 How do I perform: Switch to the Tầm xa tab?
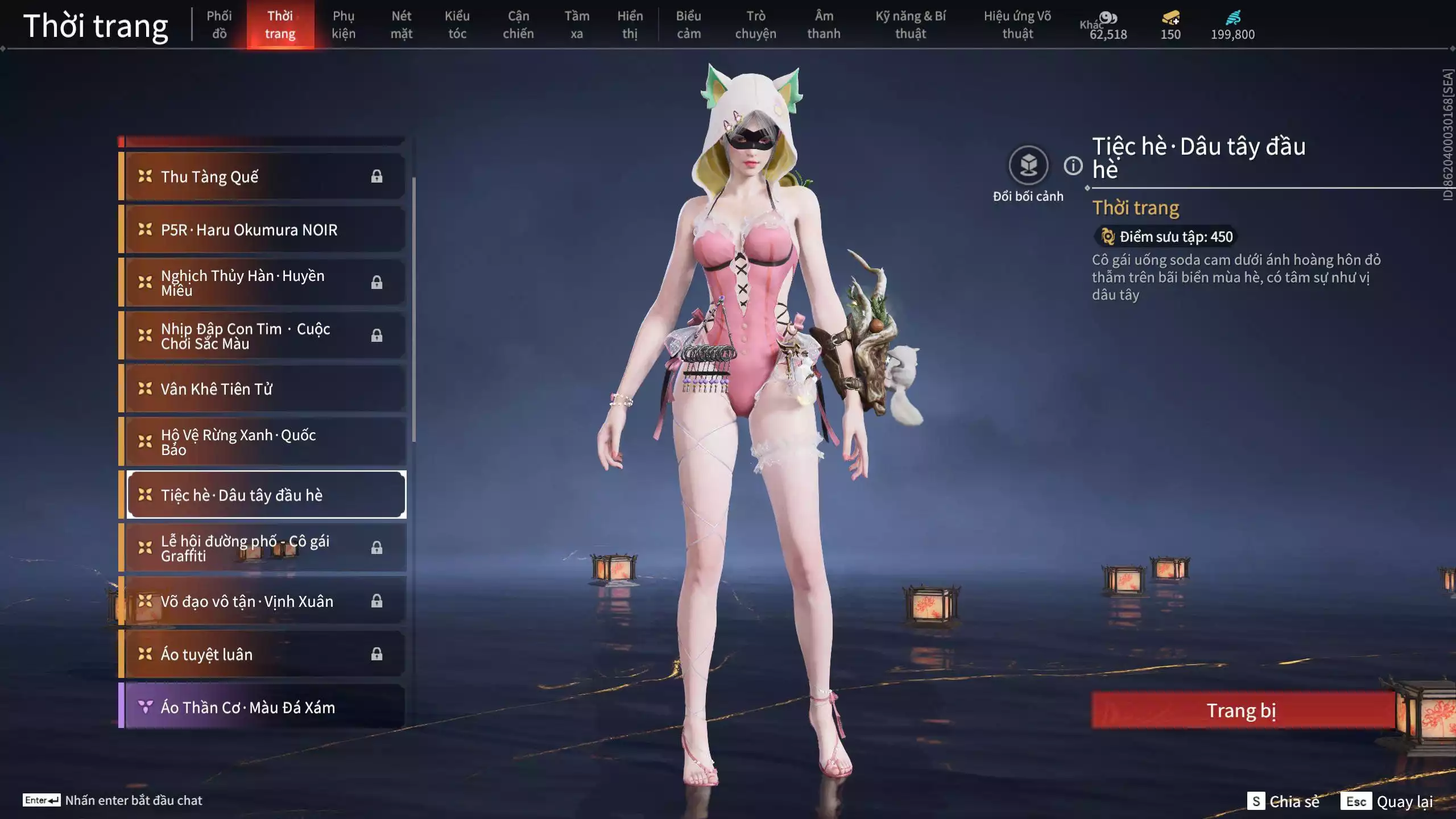[576, 24]
